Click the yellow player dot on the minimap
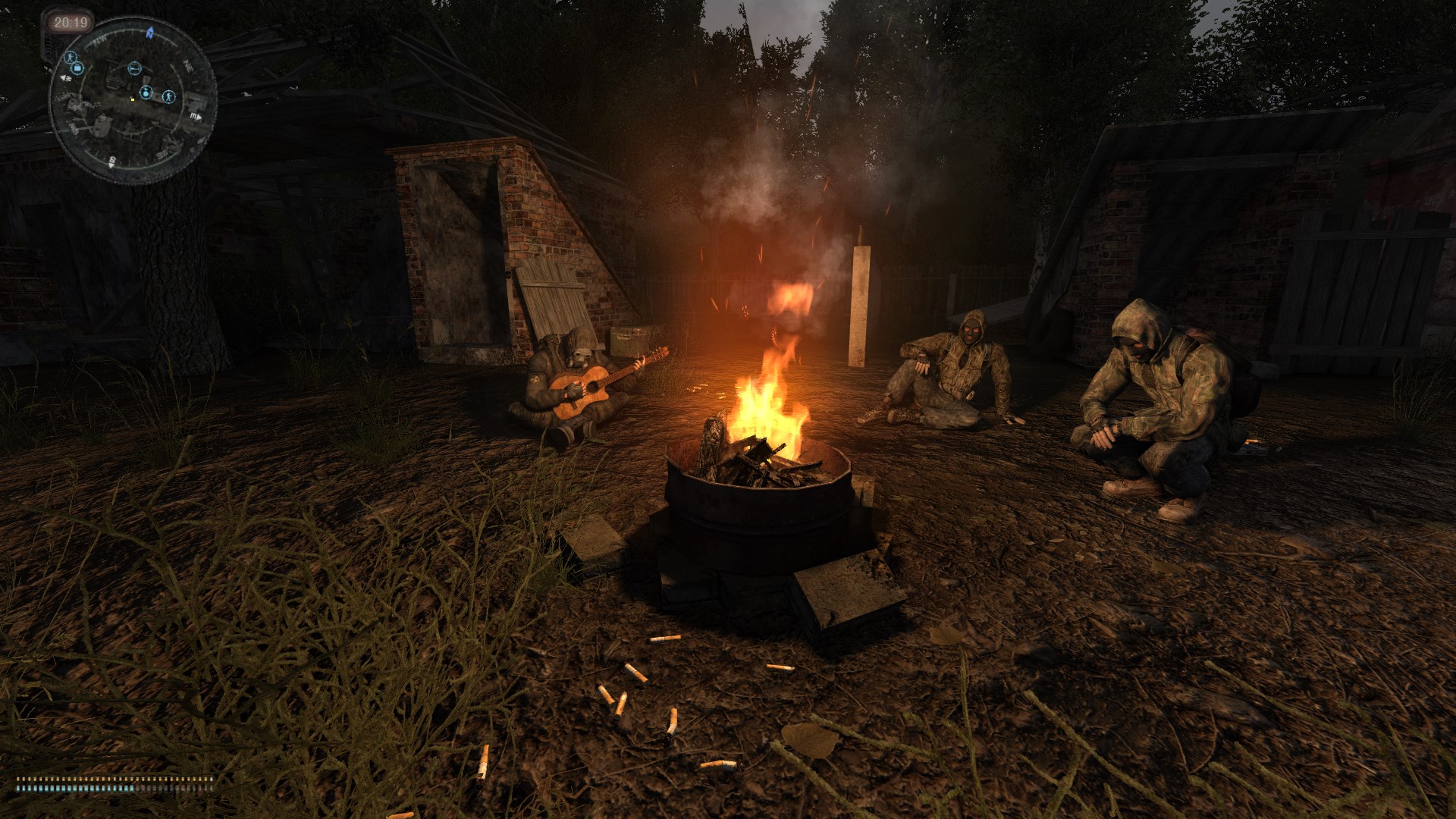 click(132, 99)
